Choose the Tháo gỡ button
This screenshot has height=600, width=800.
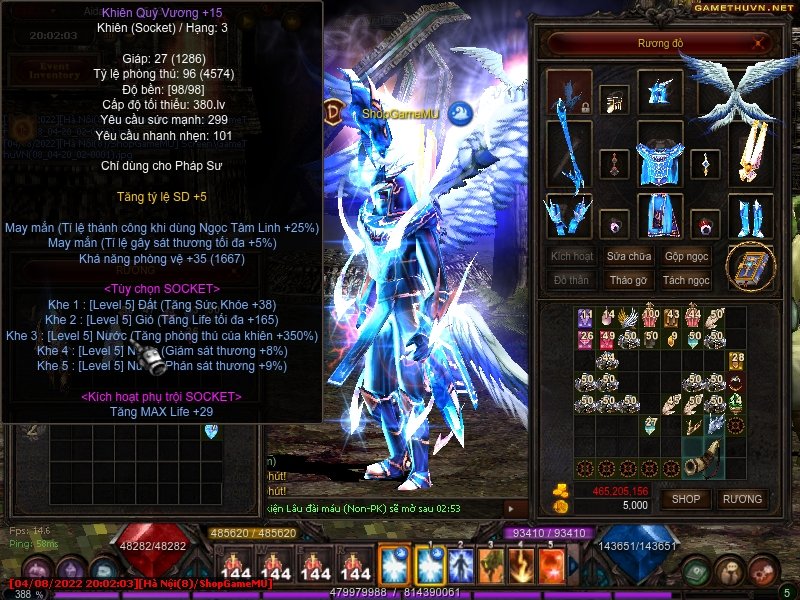[x=629, y=280]
